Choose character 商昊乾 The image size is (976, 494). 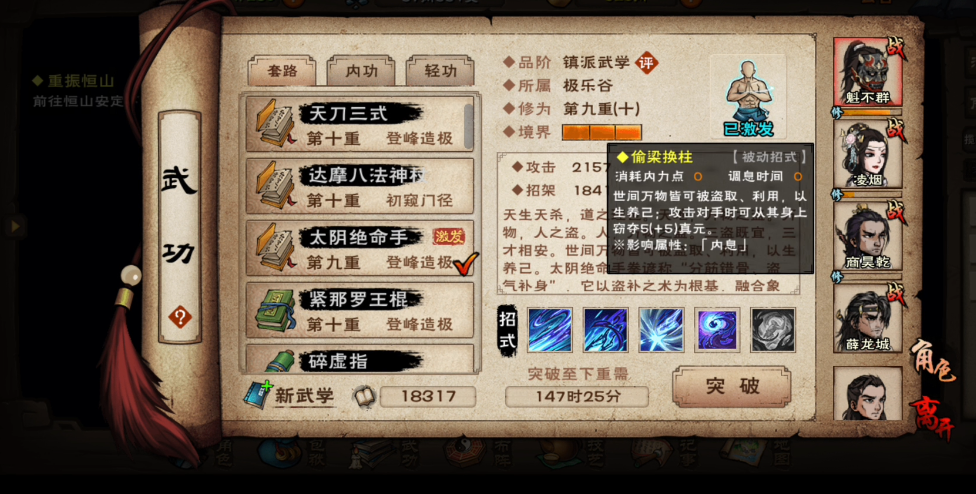[x=867, y=236]
